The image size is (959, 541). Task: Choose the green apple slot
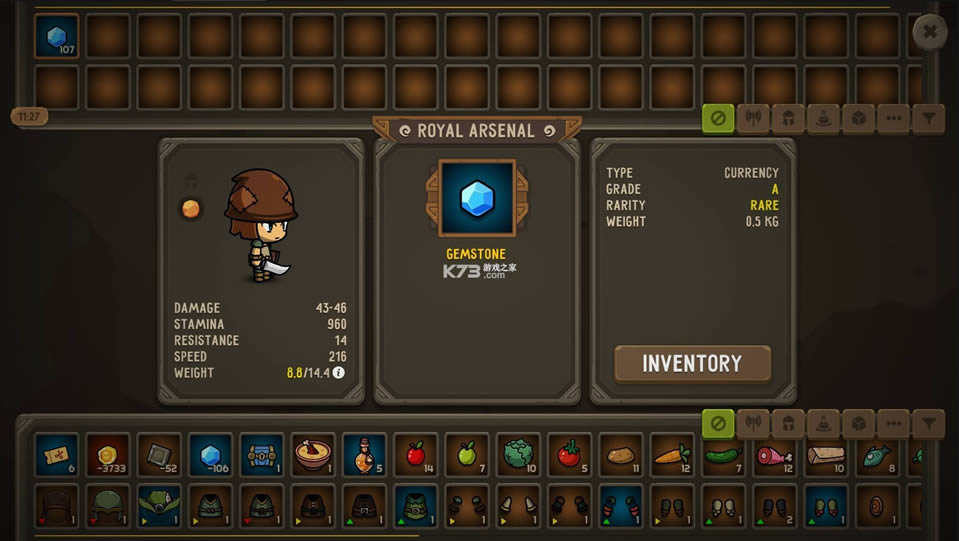(x=467, y=455)
